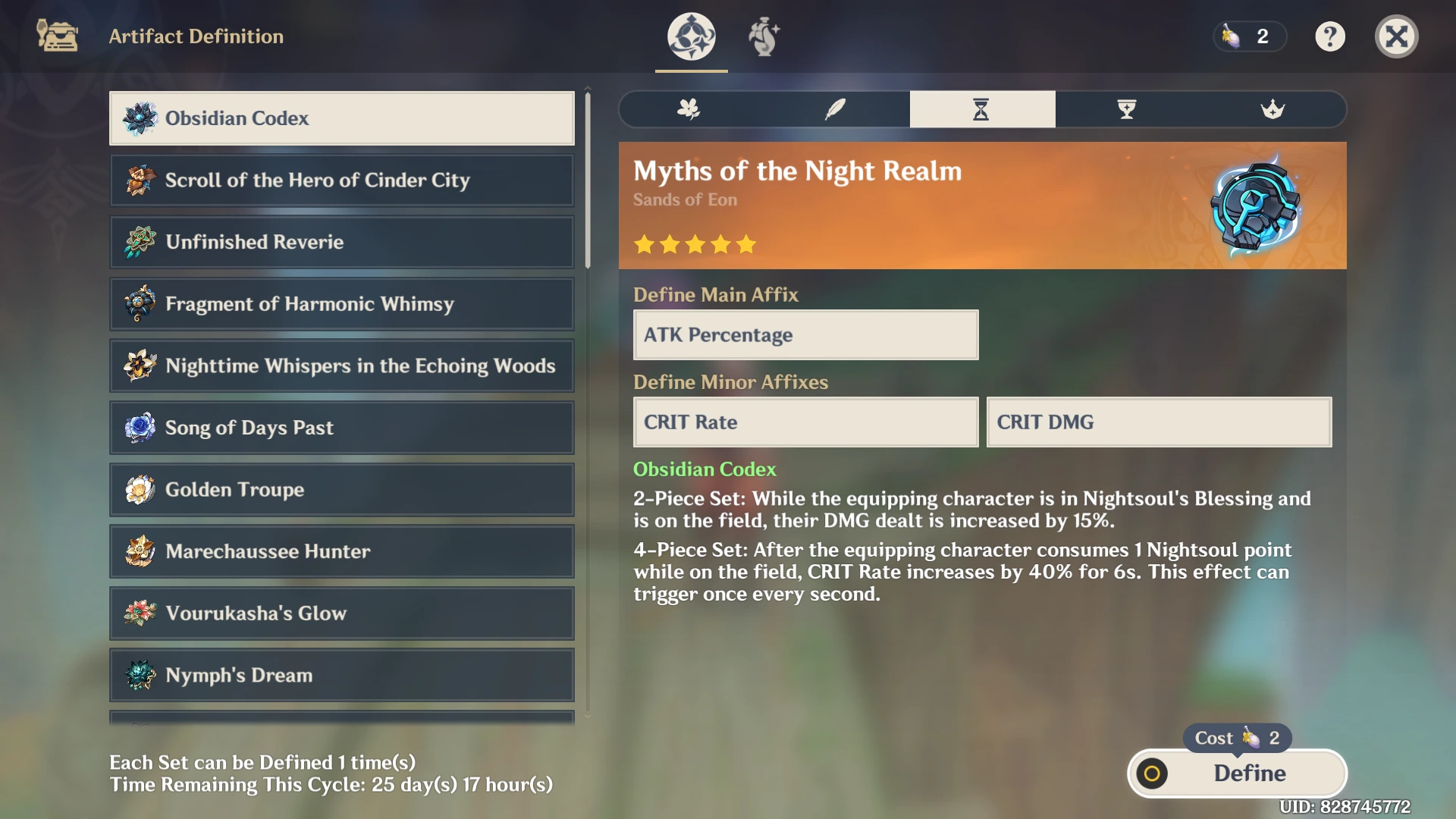The width and height of the screenshot is (1456, 819).
Task: Choose the Song of Days Past set
Action: click(x=341, y=428)
